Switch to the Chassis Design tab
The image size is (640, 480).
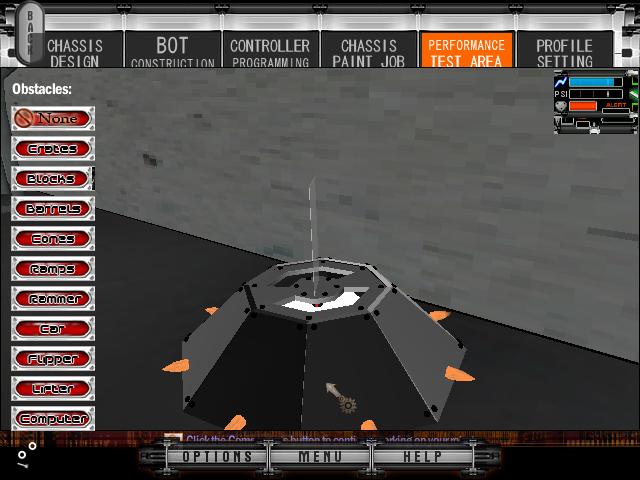point(74,51)
